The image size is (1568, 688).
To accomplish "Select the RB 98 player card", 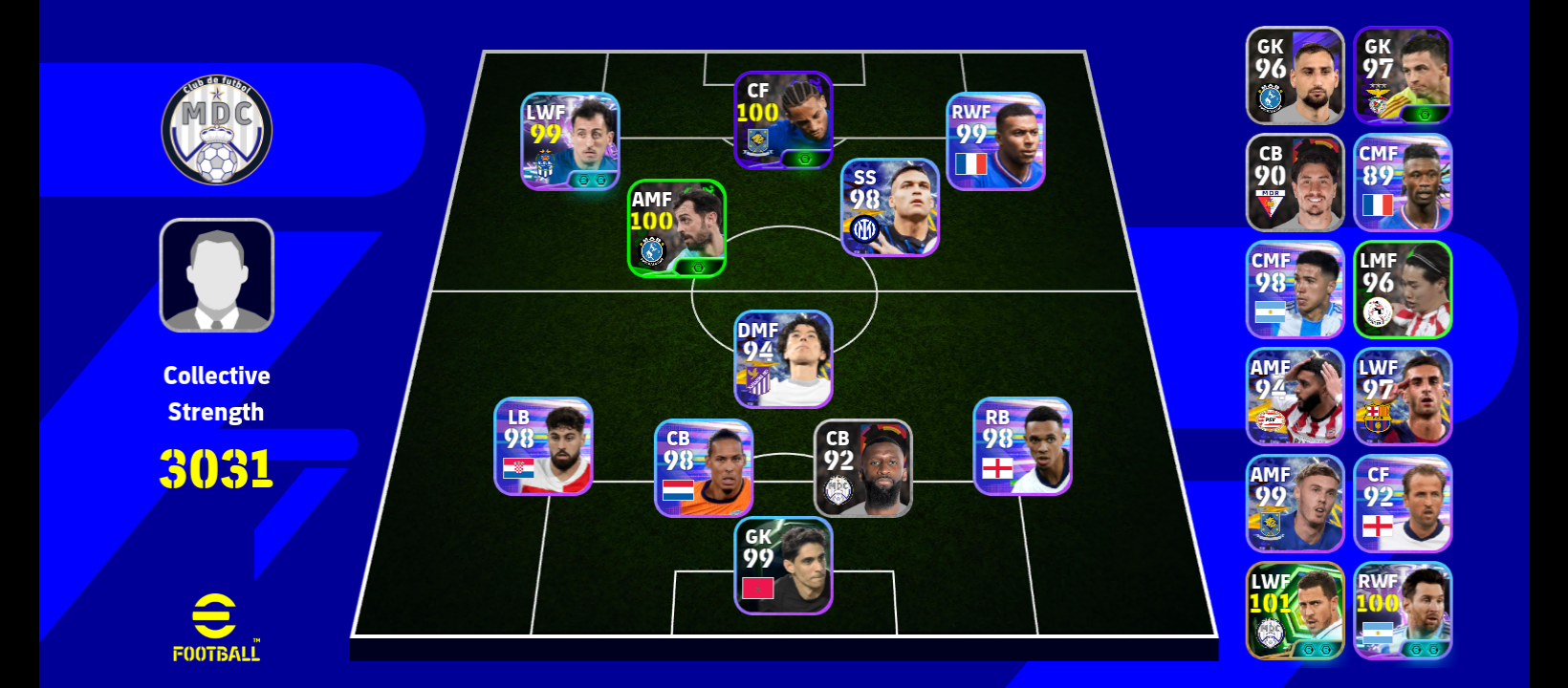I will click(x=1022, y=446).
